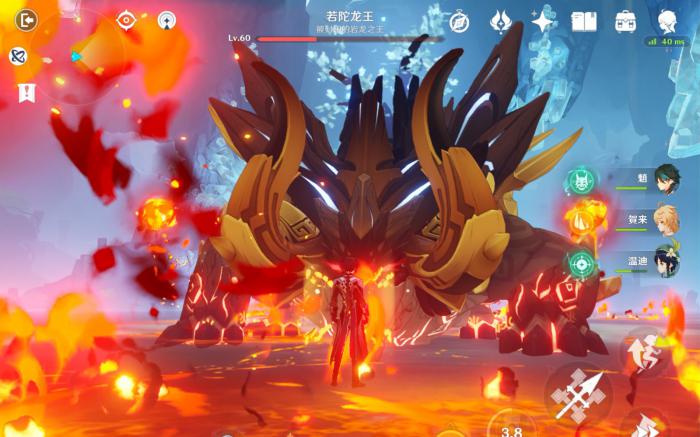Viewport: 700px width, 437px height.
Task: Open the Paimon menu
Action: click(x=667, y=22)
